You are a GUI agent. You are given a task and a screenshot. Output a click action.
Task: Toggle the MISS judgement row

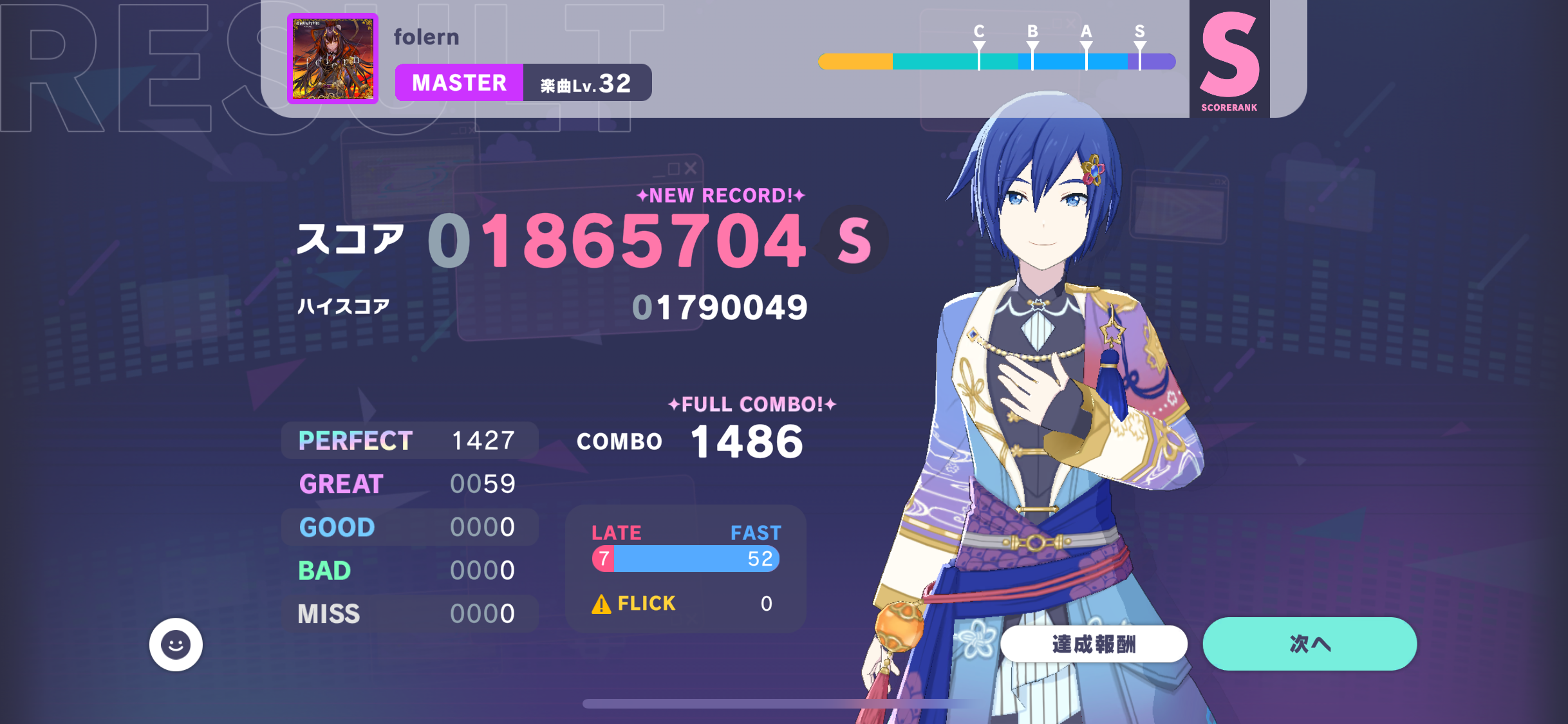409,613
